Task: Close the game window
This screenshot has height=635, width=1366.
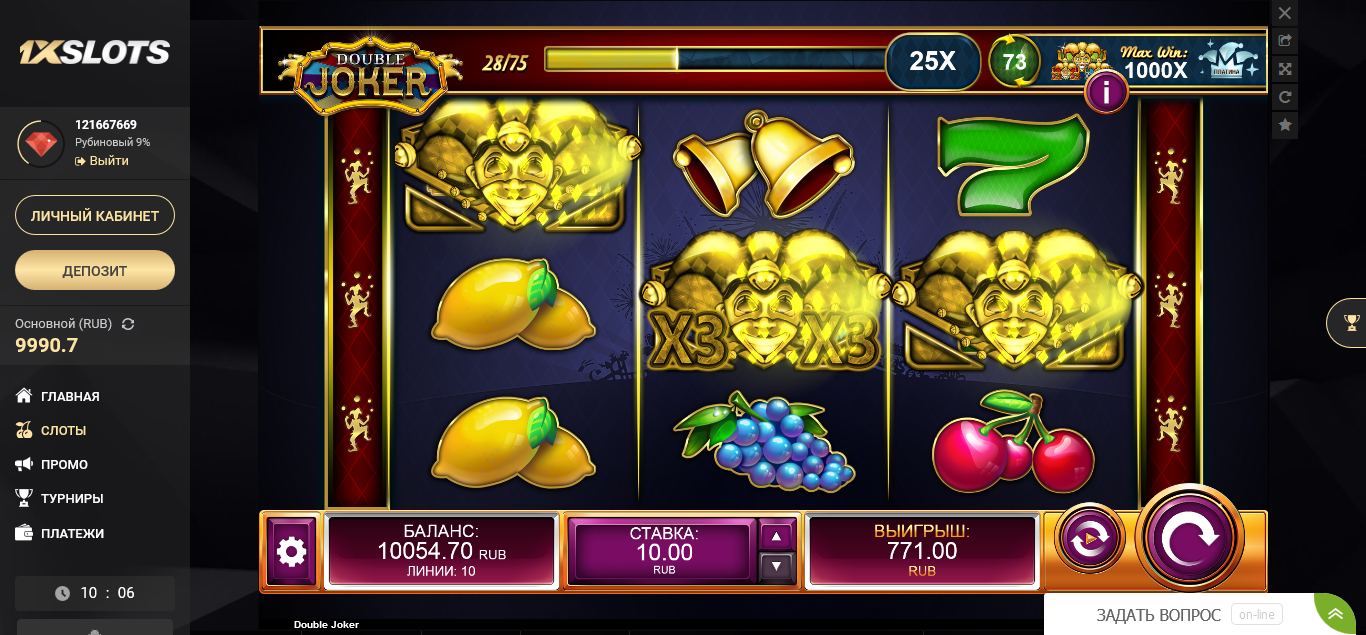Action: 1285,13
